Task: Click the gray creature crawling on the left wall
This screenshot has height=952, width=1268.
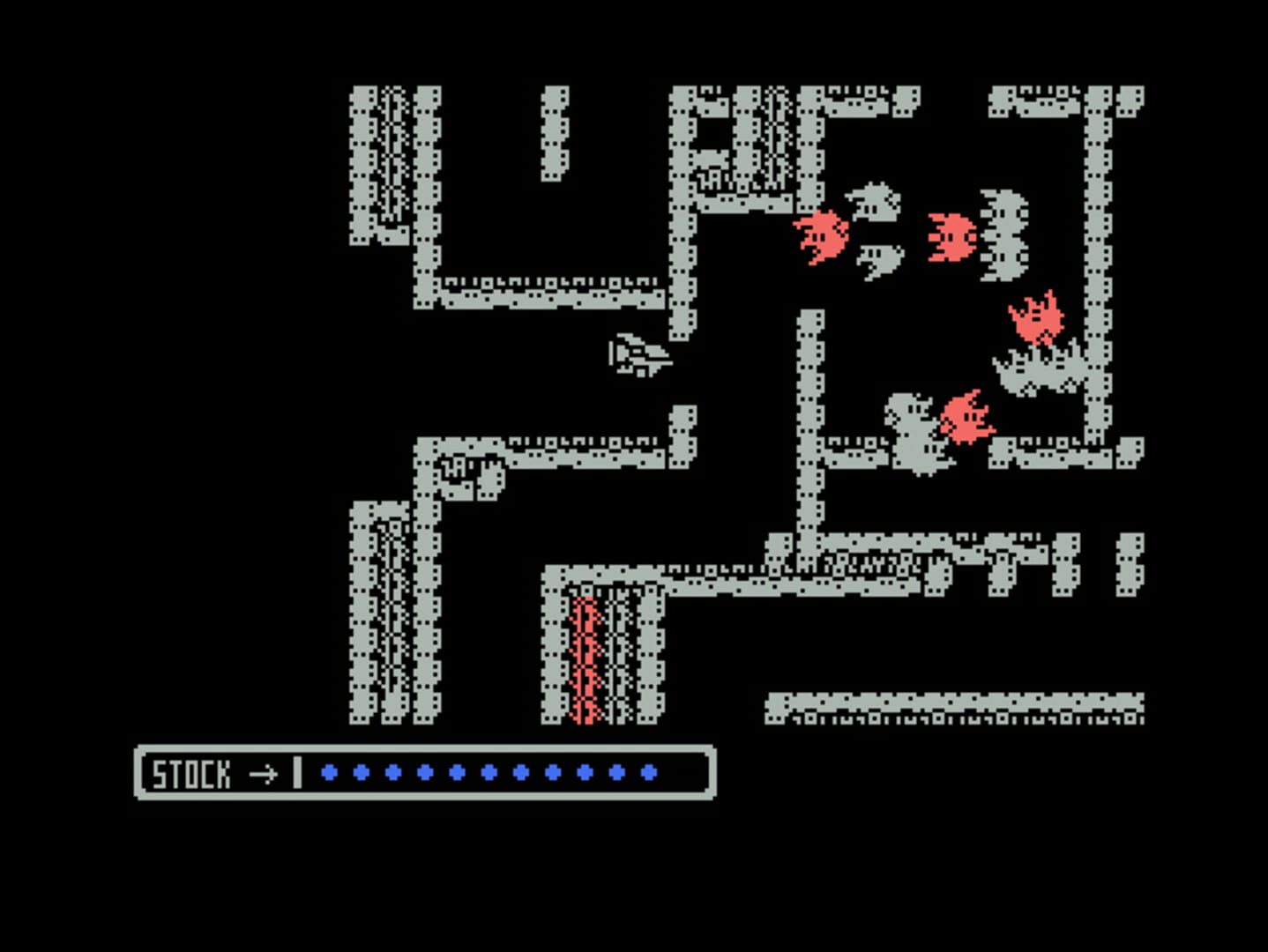Action: point(467,476)
